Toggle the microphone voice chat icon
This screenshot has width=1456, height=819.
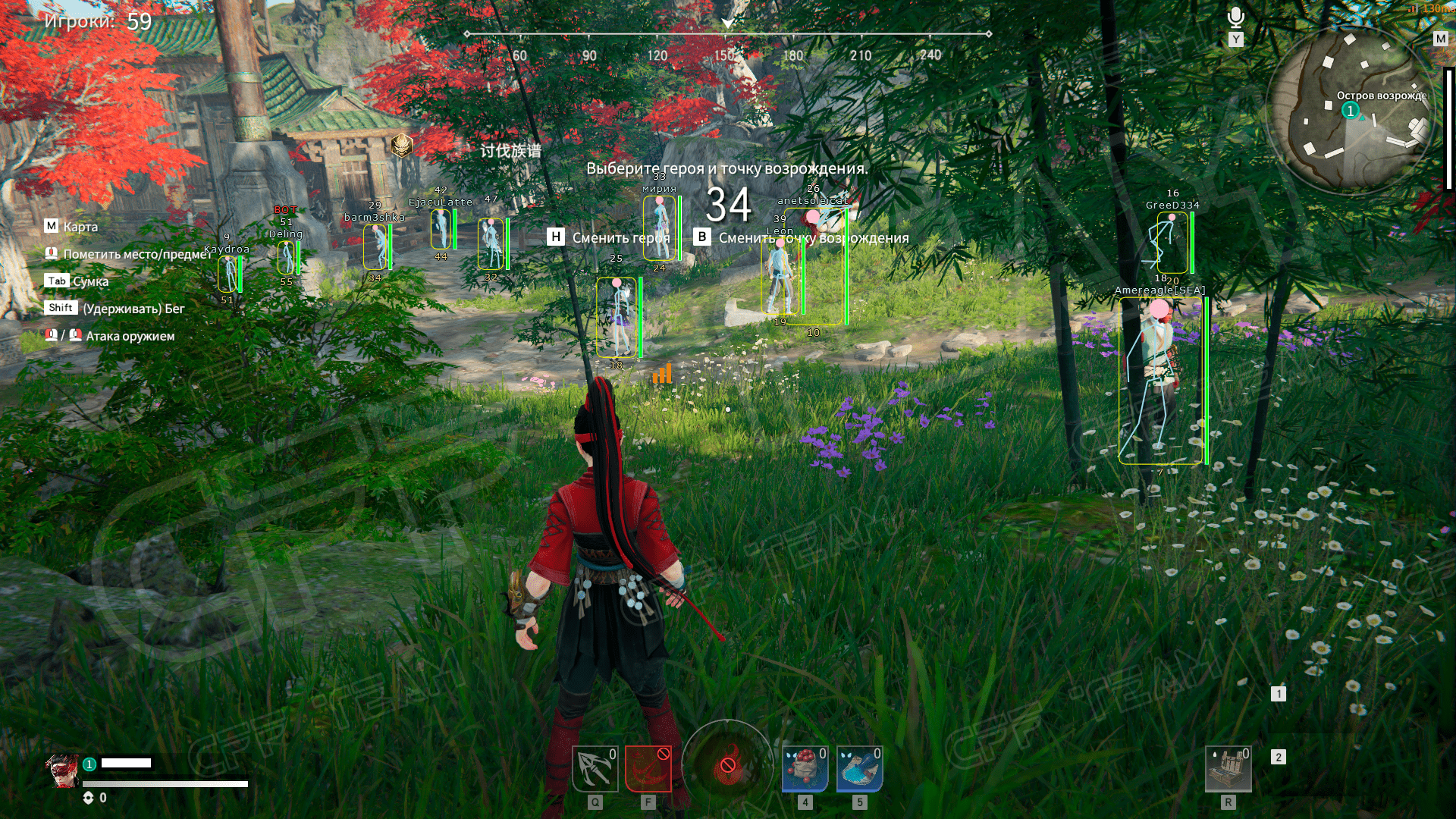pos(1236,18)
